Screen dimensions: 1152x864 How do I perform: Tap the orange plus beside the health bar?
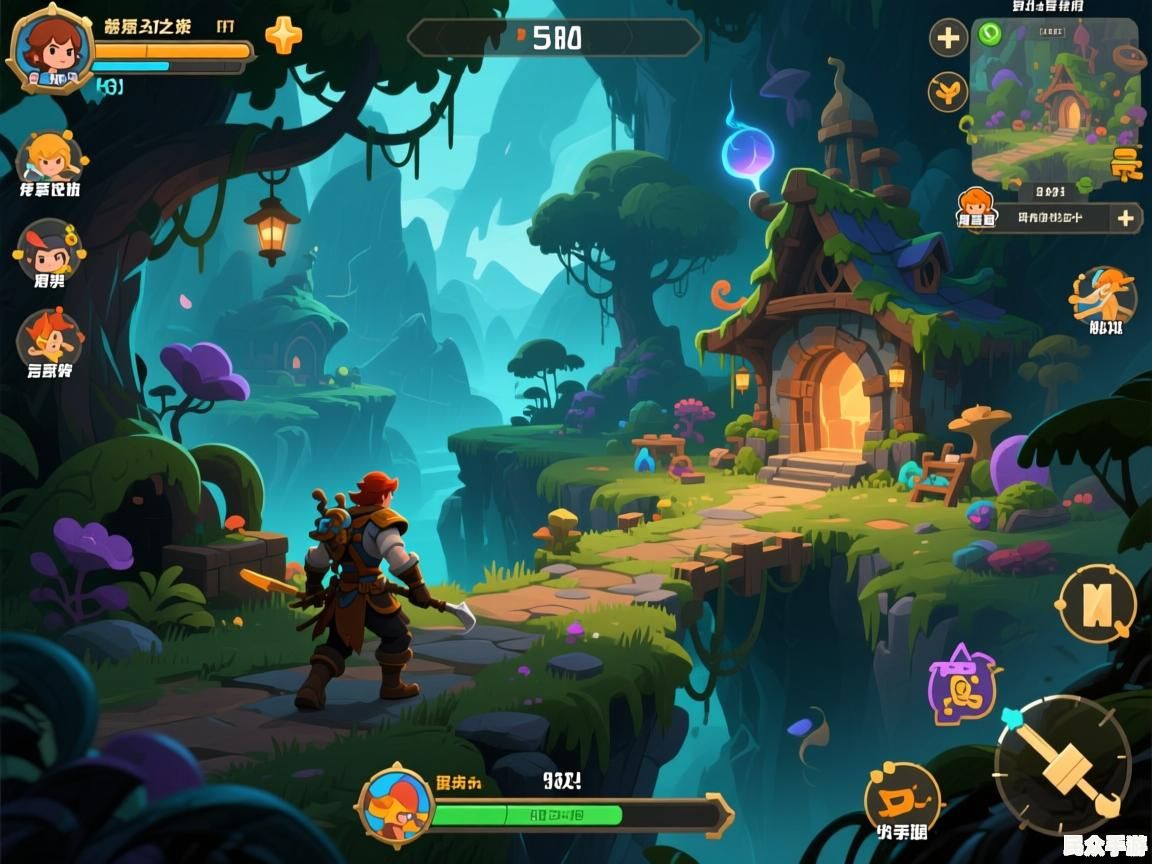283,36
